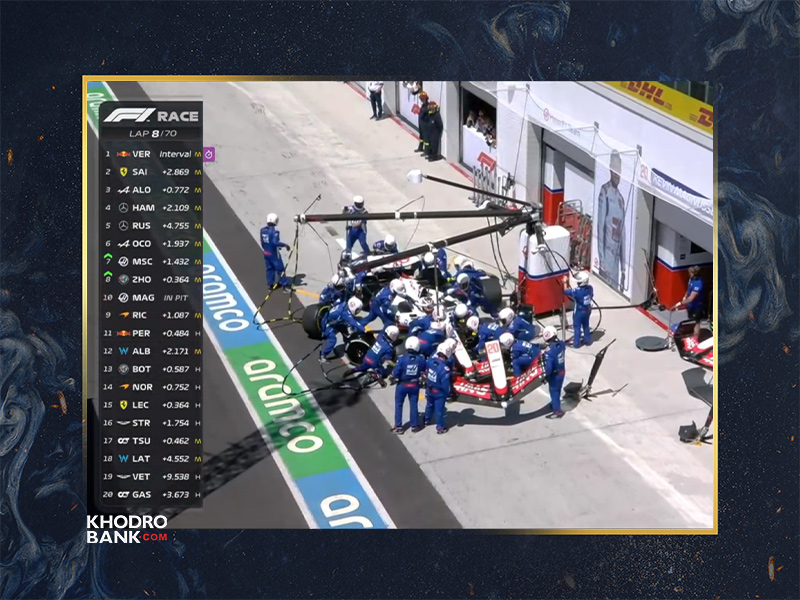The image size is (800, 600).
Task: Select OCO in the standings list
Action: pos(150,244)
